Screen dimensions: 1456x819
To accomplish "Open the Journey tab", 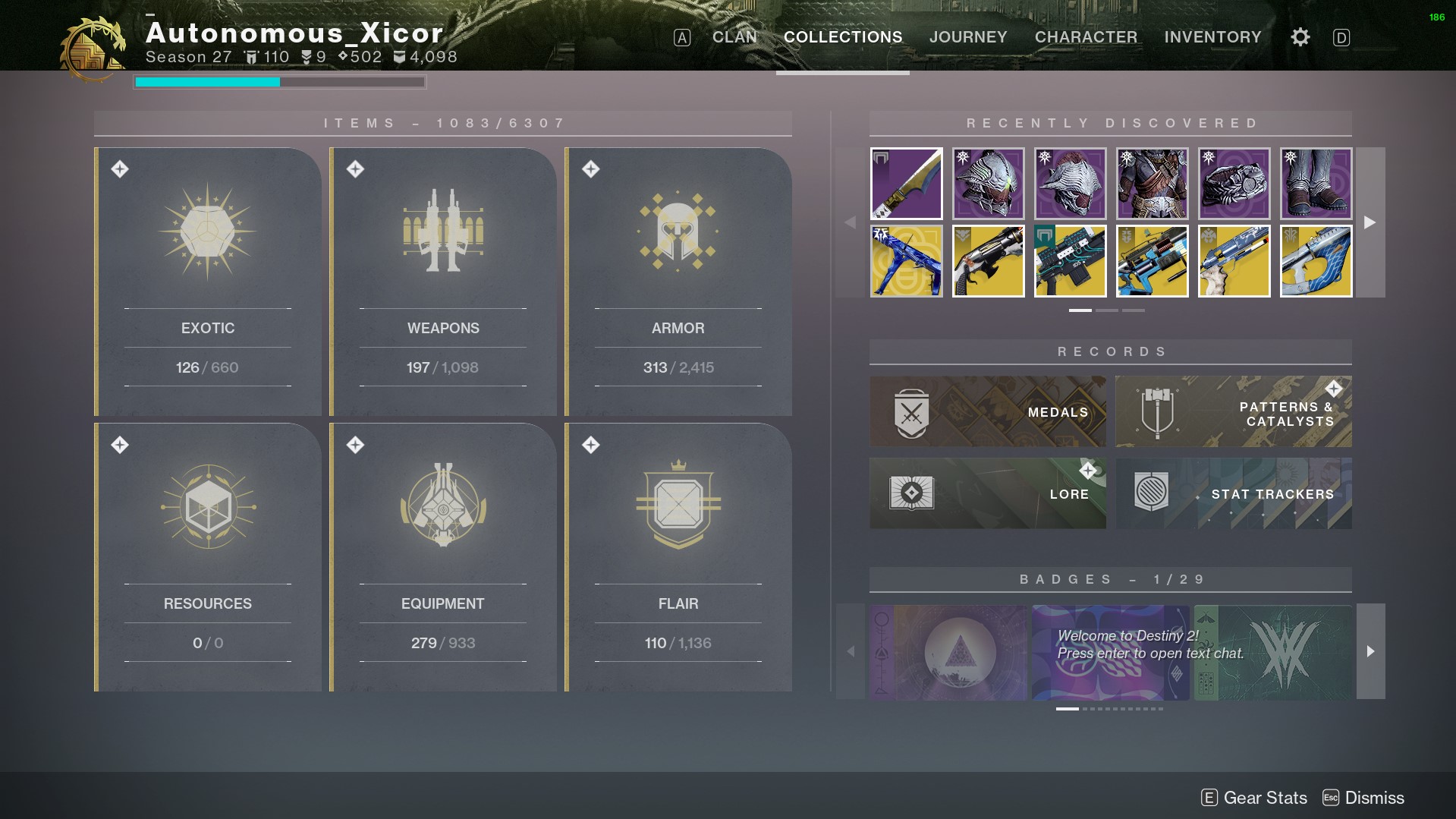I will coord(968,37).
